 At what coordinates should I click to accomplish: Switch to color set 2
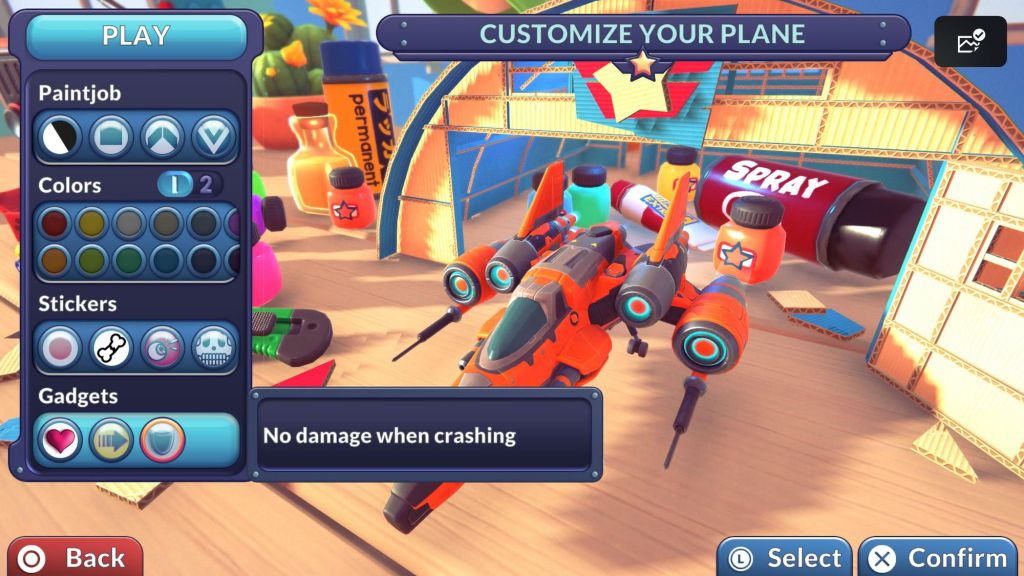(x=207, y=184)
